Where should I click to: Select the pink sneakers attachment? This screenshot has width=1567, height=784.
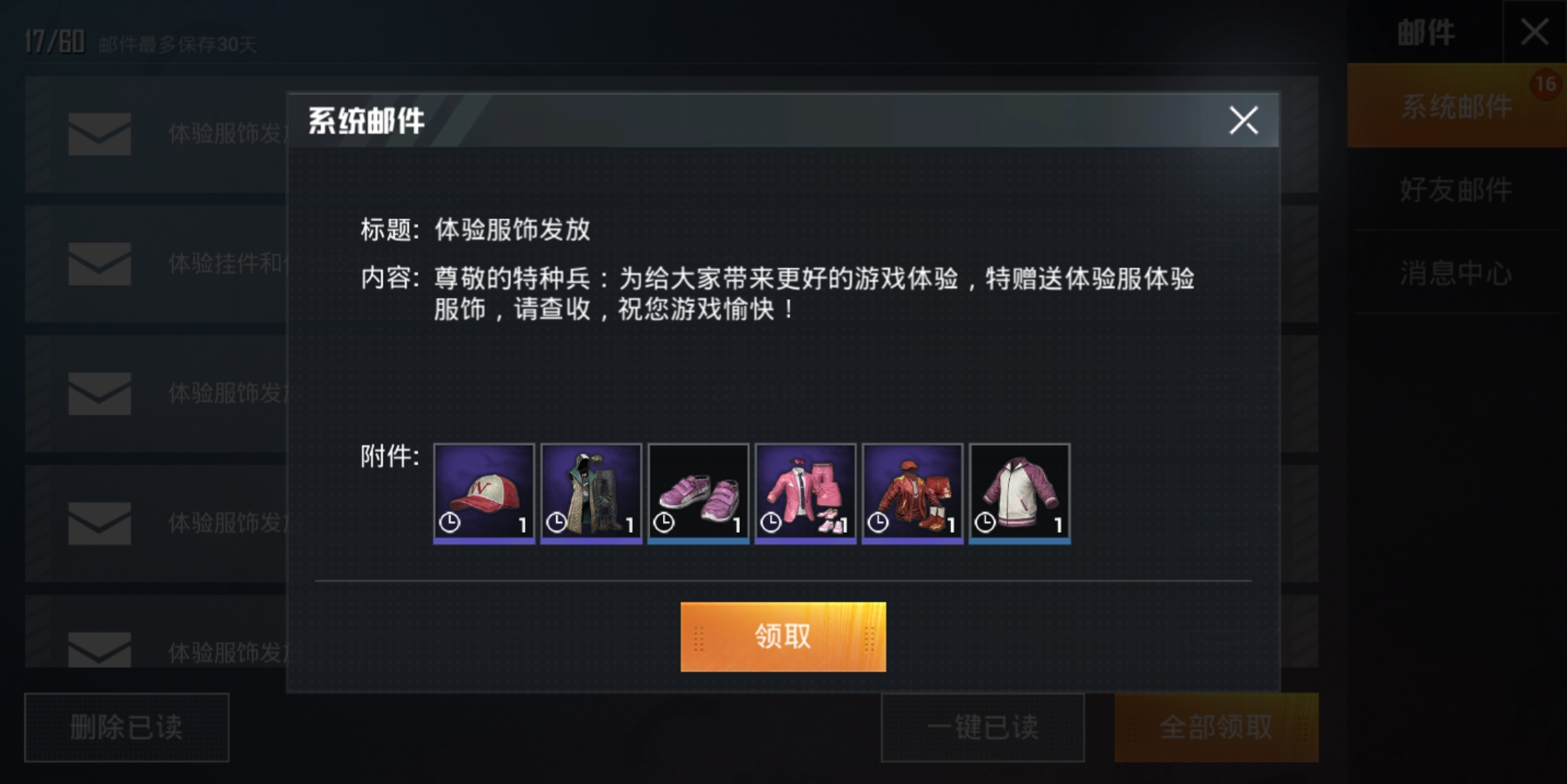point(698,494)
